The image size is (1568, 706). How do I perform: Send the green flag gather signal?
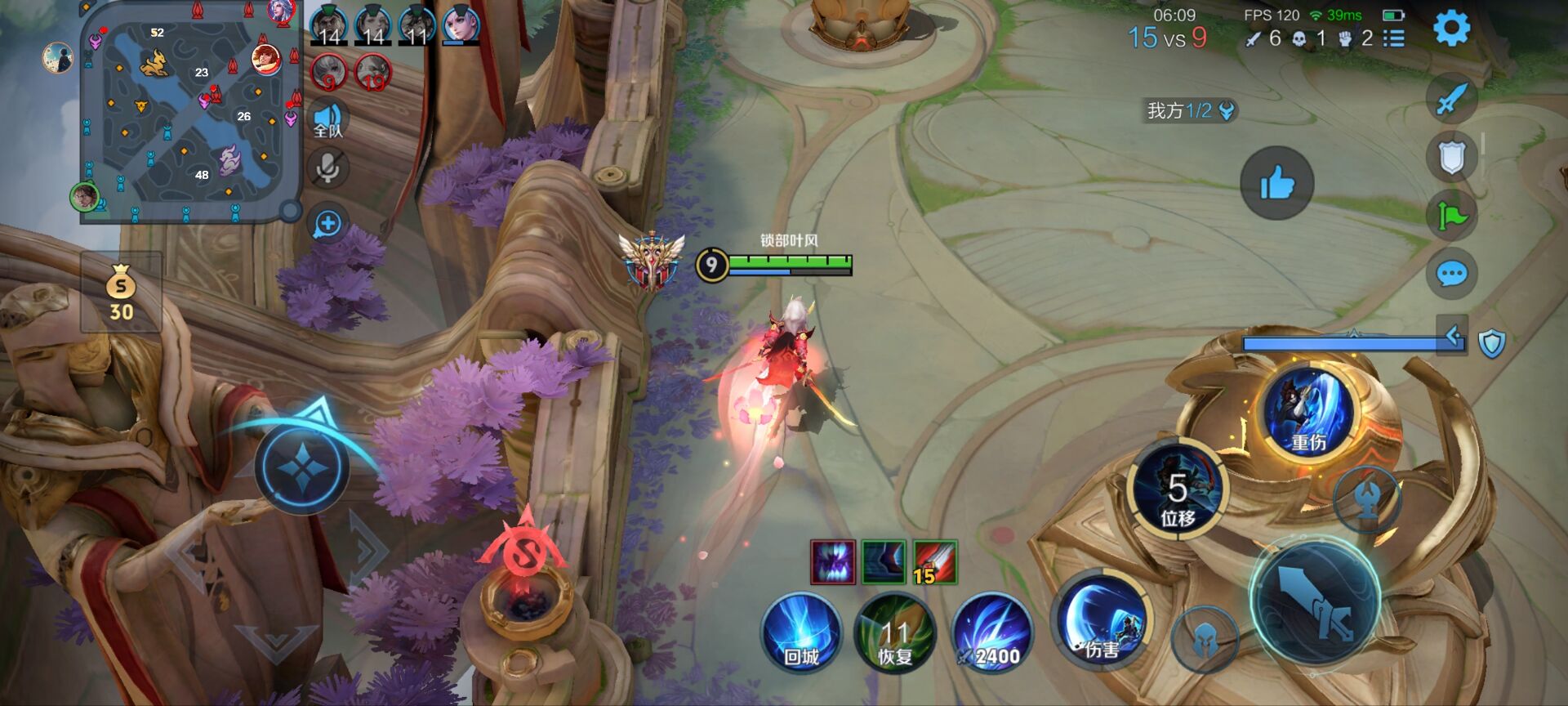[1452, 214]
